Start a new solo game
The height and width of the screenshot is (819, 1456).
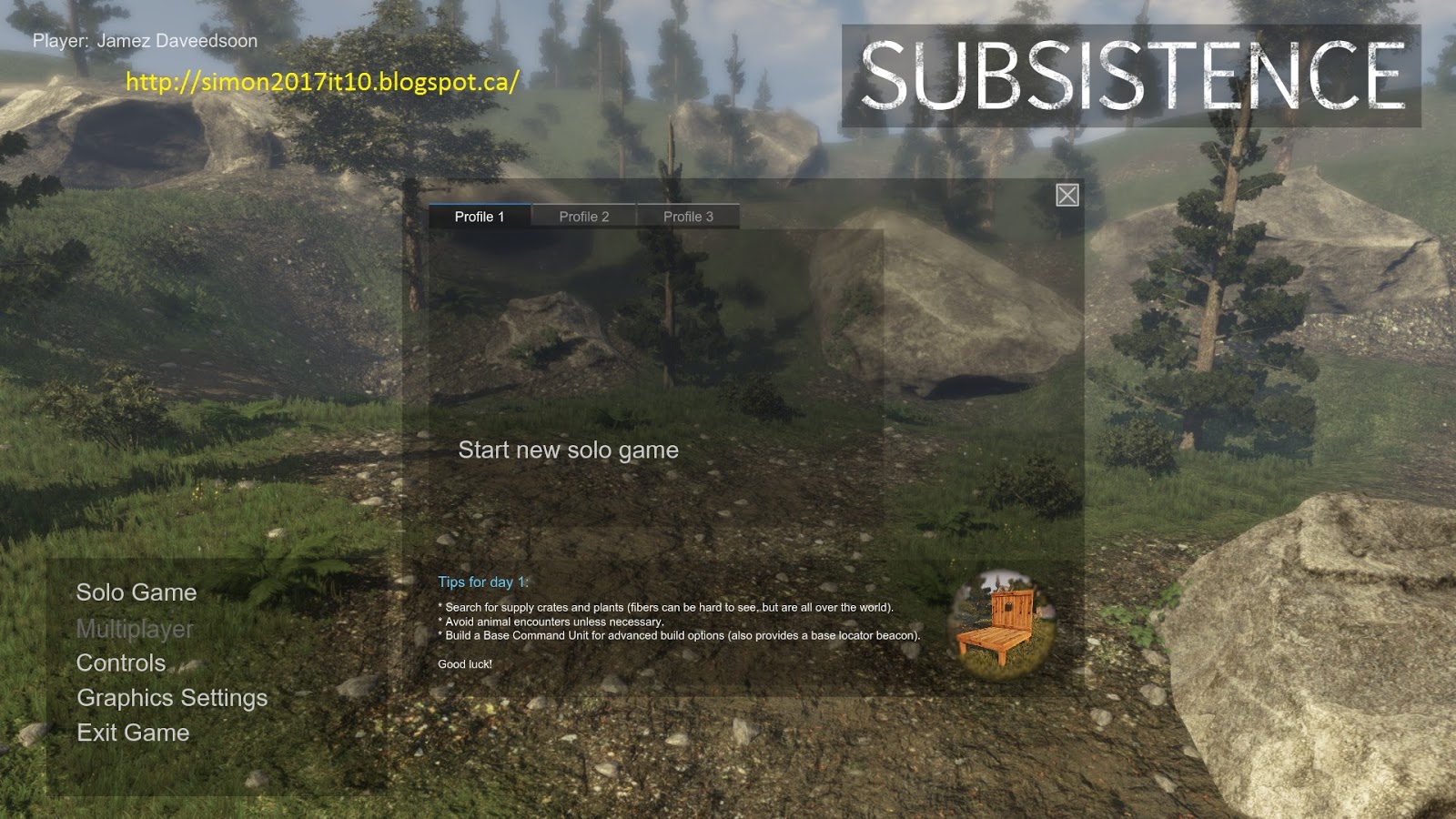coord(569,449)
